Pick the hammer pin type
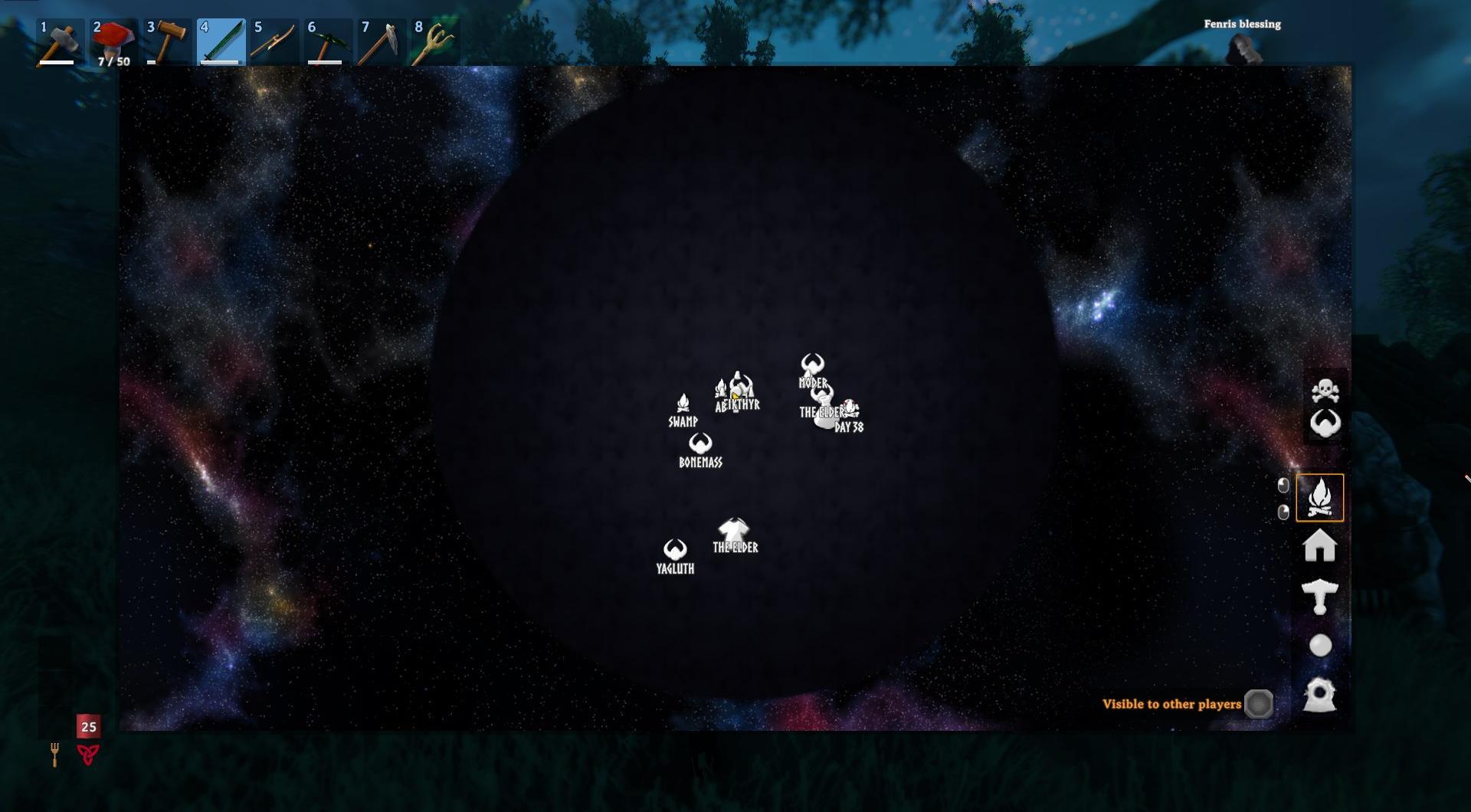Image resolution: width=1471 pixels, height=812 pixels. 1319,596
